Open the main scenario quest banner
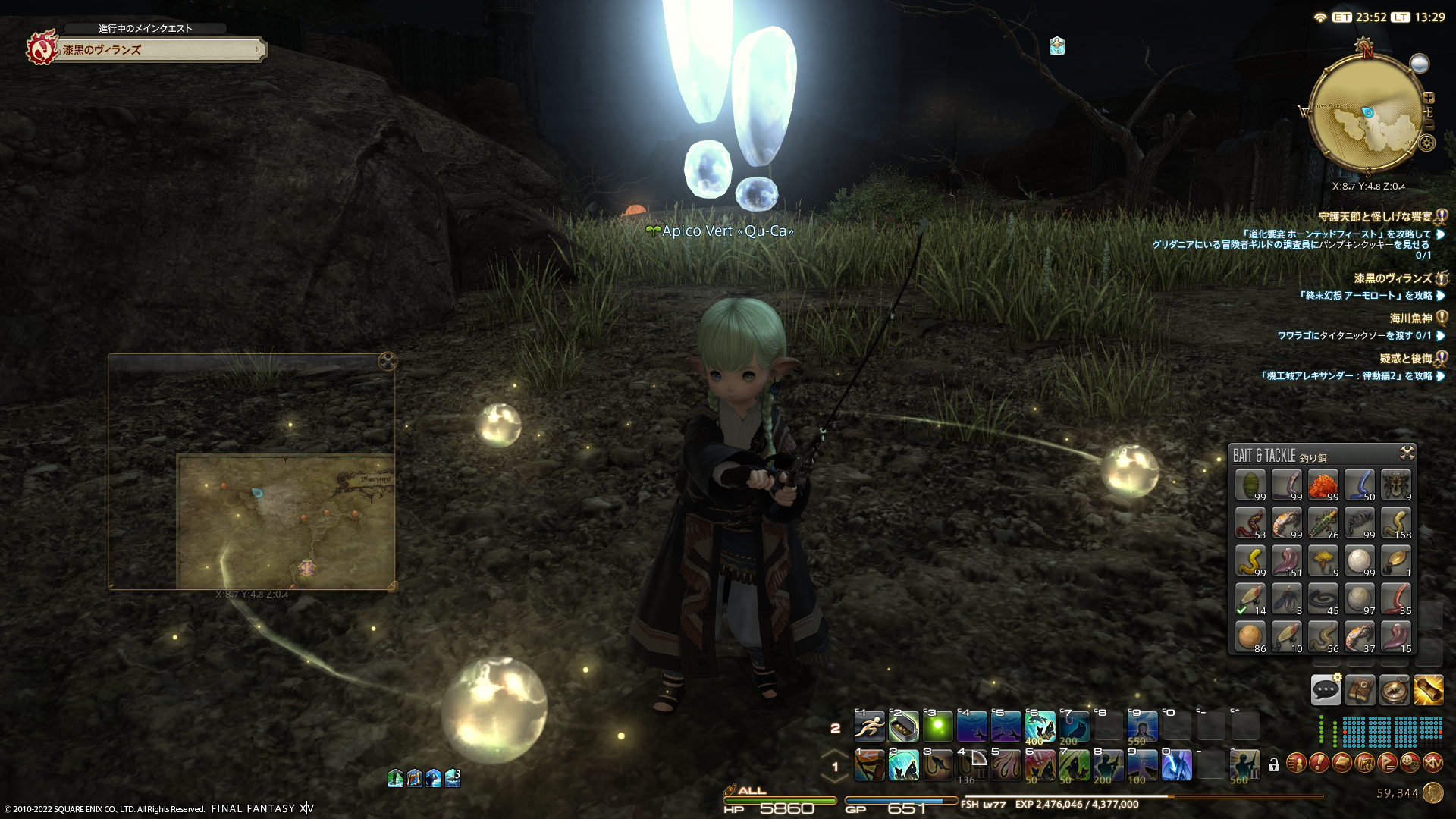This screenshot has width=1456, height=819. [159, 50]
